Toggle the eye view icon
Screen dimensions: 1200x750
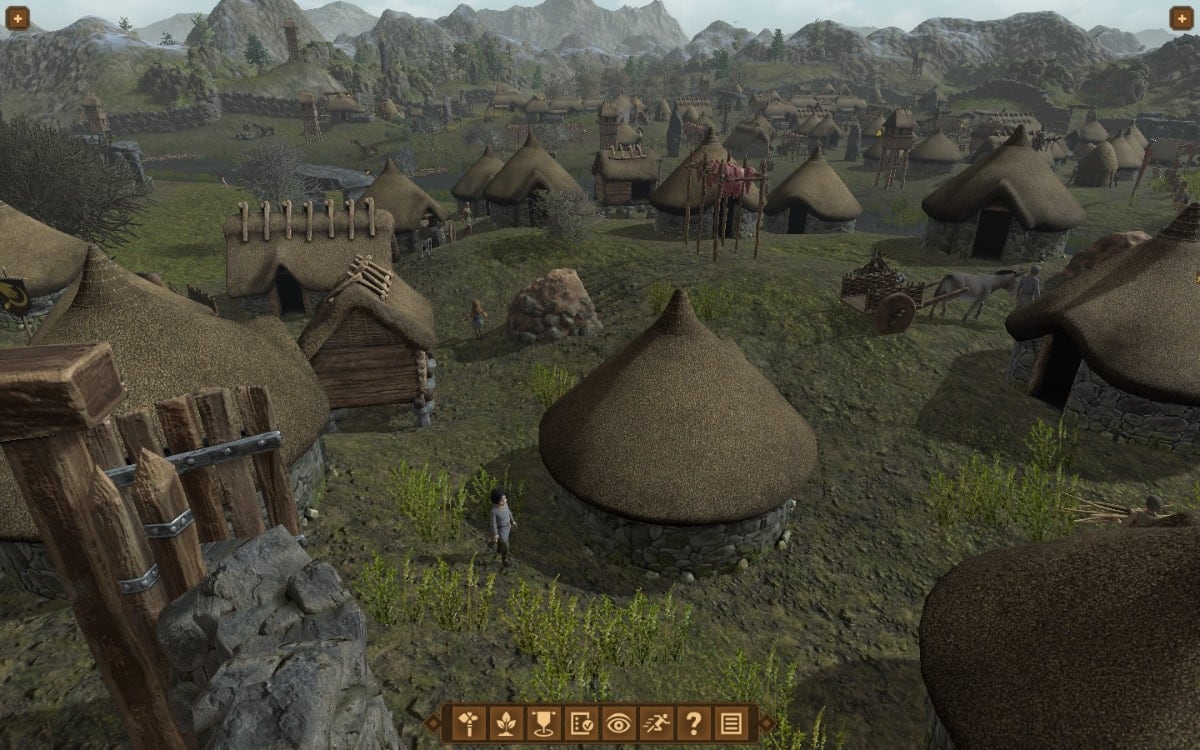[618, 722]
